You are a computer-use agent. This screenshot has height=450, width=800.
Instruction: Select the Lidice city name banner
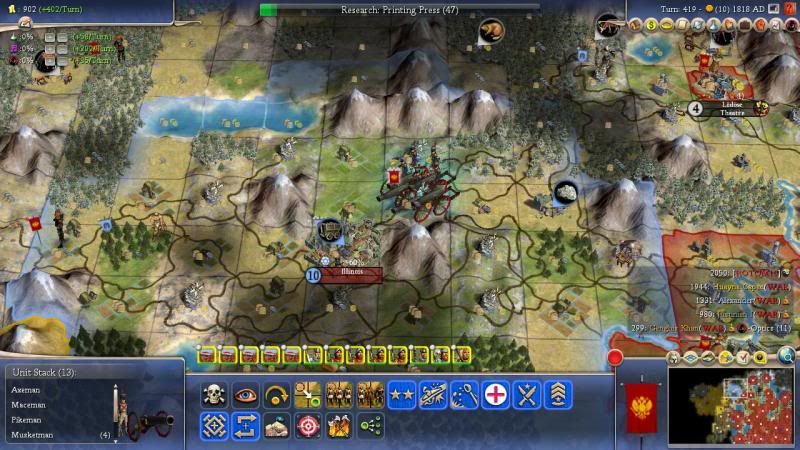pos(731,108)
